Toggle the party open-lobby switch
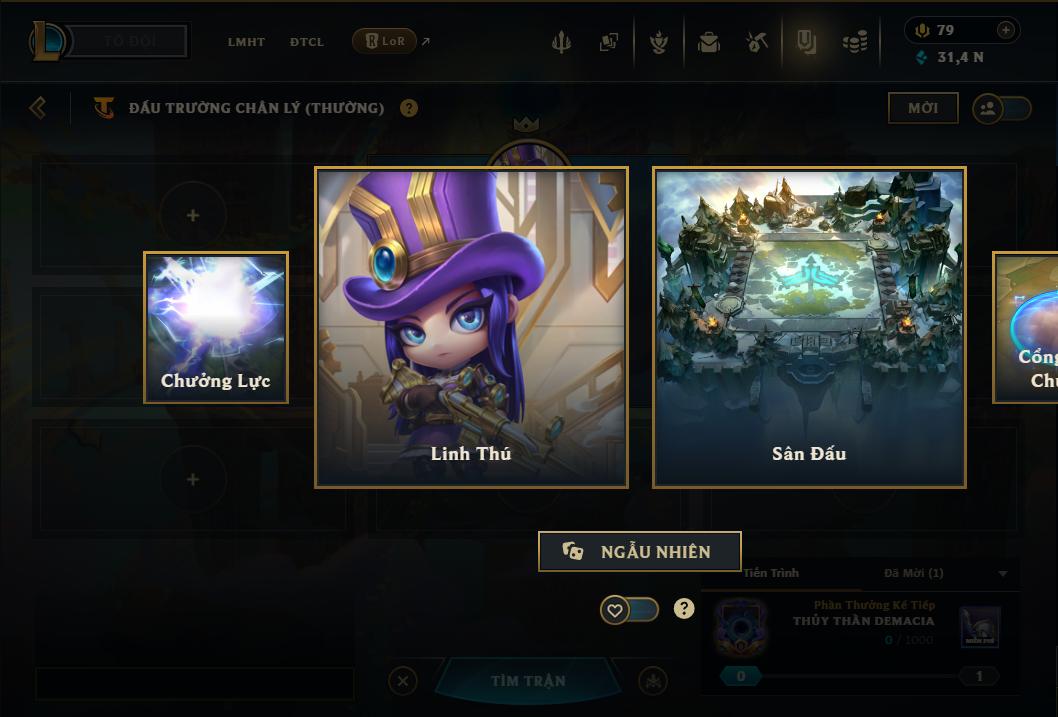 pos(1001,108)
